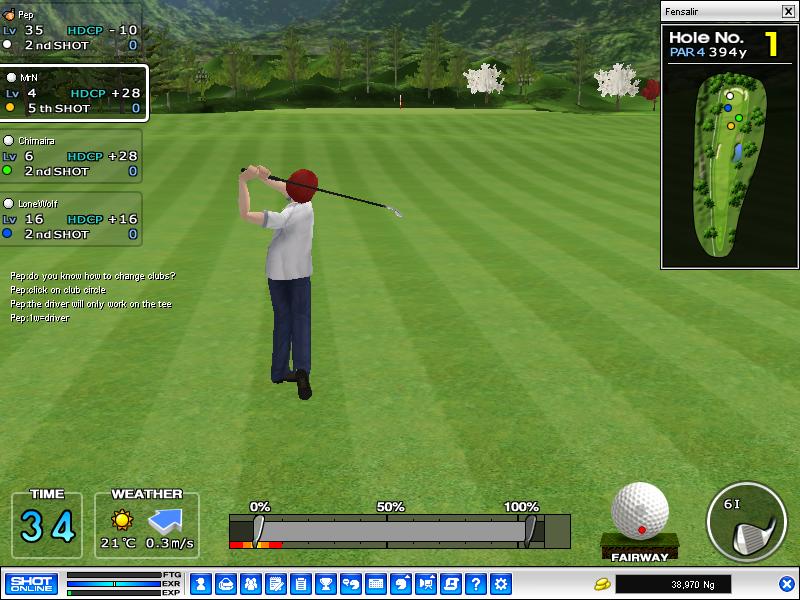Open the friends group toolbar icon
800x600 pixels.
pyautogui.click(x=251, y=583)
